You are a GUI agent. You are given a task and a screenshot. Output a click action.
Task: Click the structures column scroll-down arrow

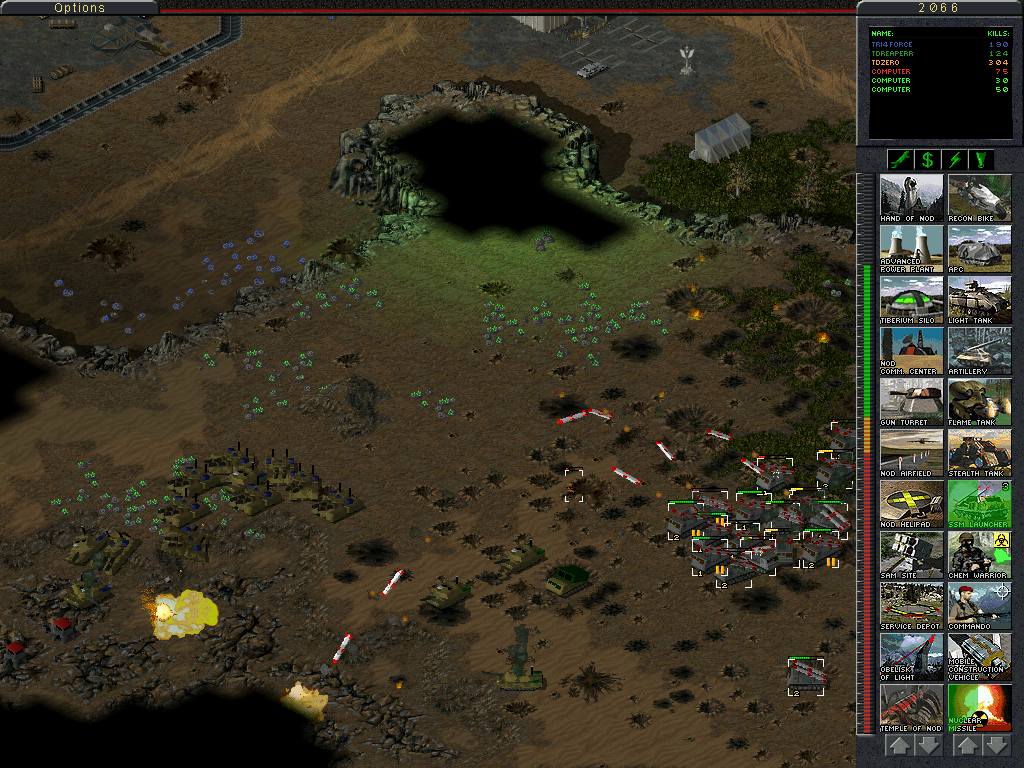click(929, 746)
